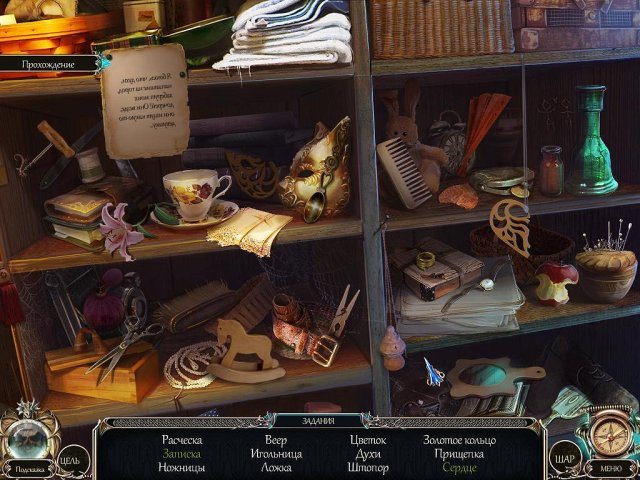Open the Прохождение walkthrough tab
This screenshot has width=640, height=480.
[49, 64]
